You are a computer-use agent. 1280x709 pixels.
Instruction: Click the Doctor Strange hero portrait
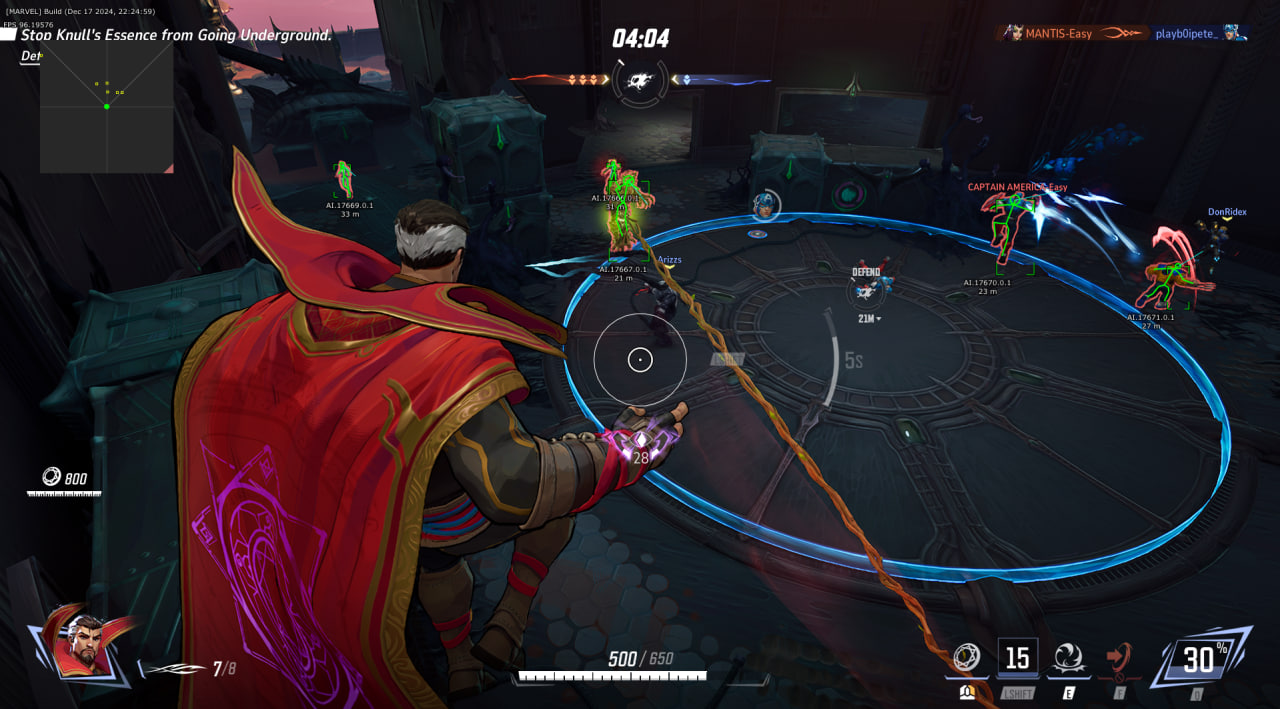pos(87,641)
